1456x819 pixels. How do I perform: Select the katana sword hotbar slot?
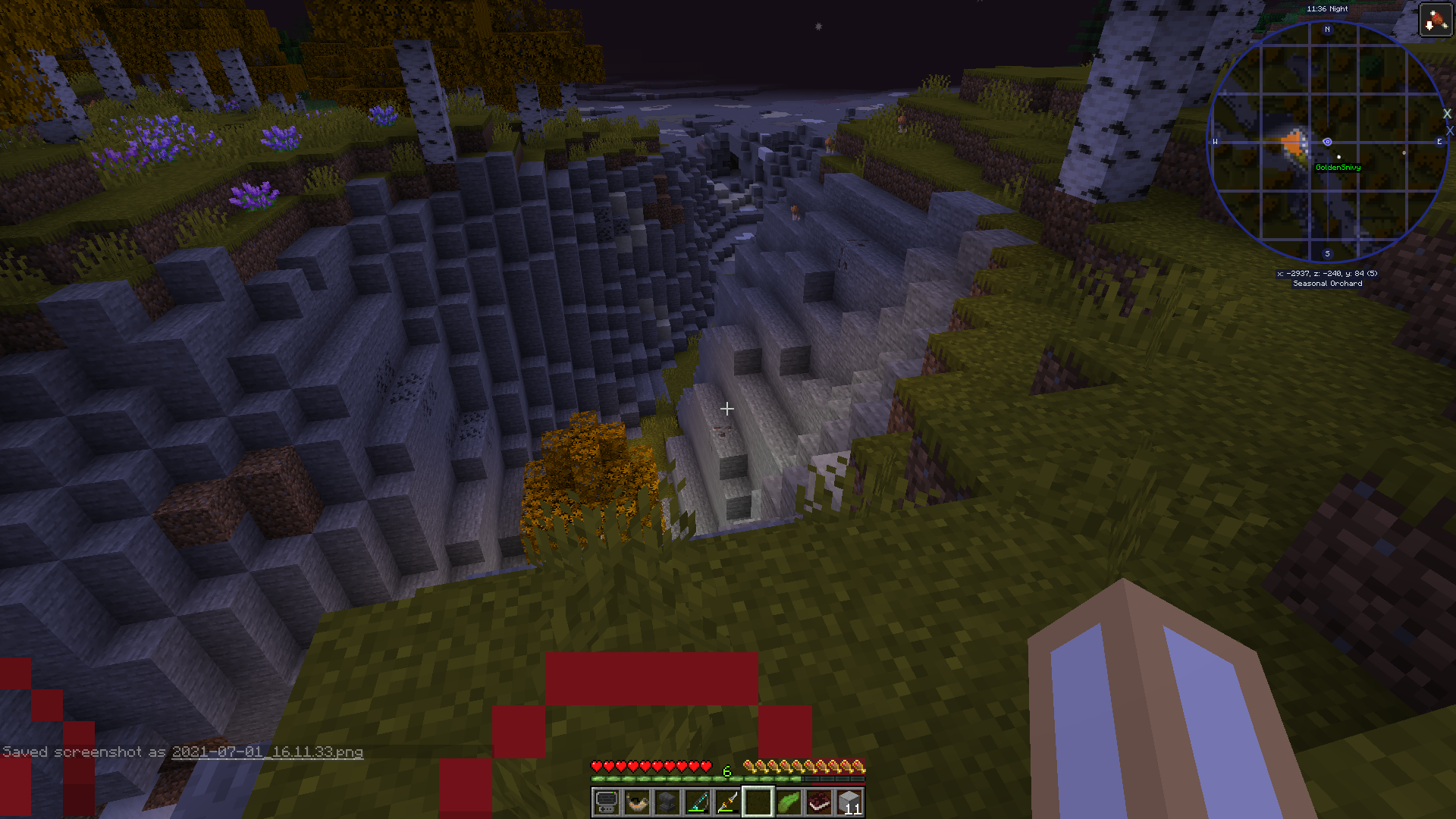click(x=727, y=802)
